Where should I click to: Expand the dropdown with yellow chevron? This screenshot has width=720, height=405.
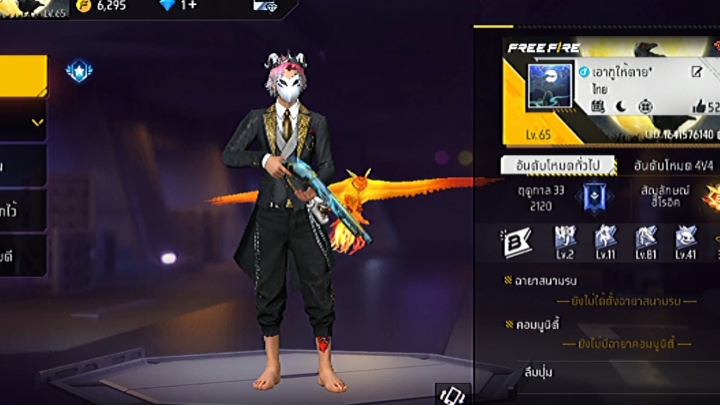coord(36,122)
